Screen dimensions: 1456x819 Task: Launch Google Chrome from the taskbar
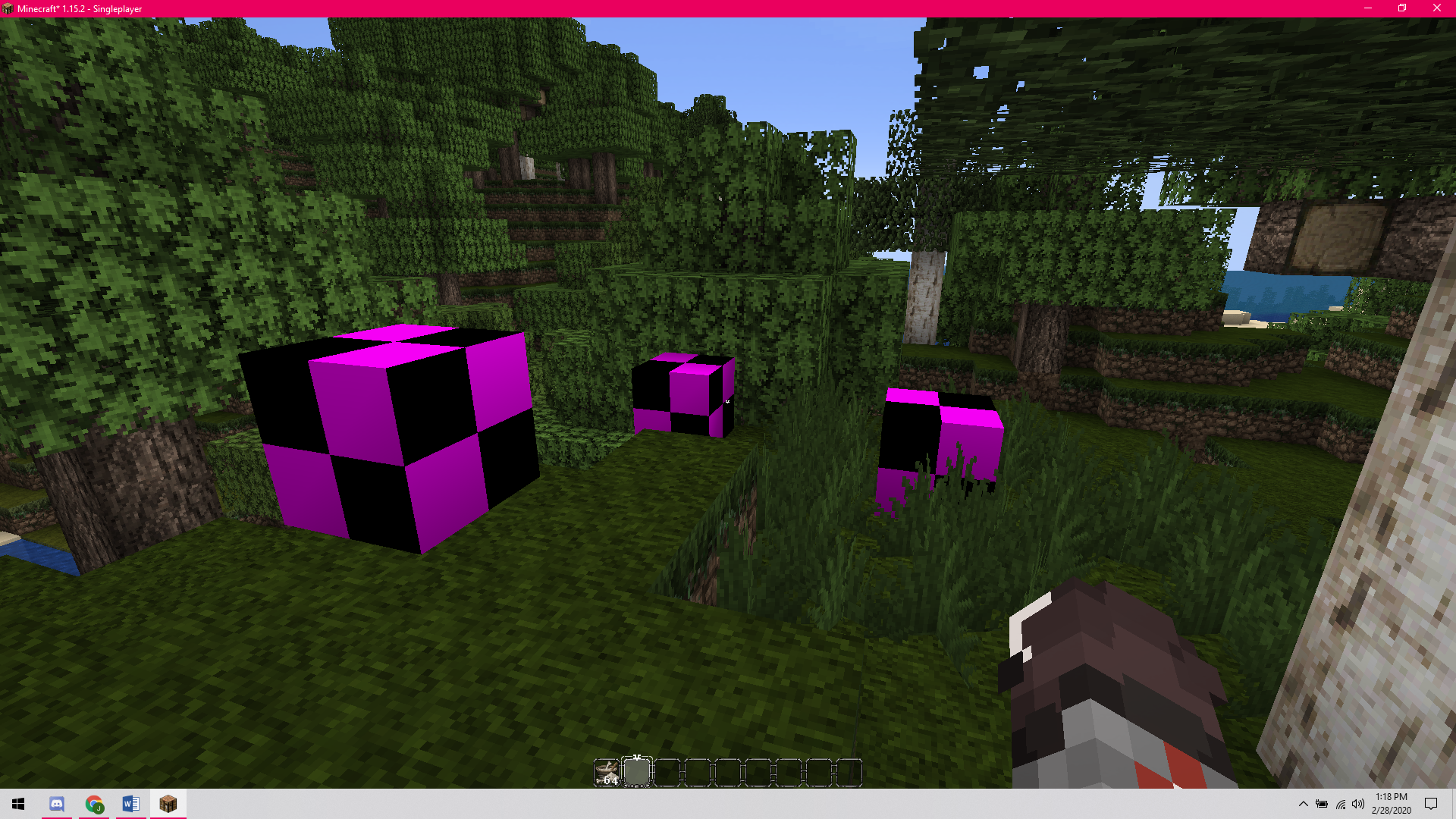[94, 804]
